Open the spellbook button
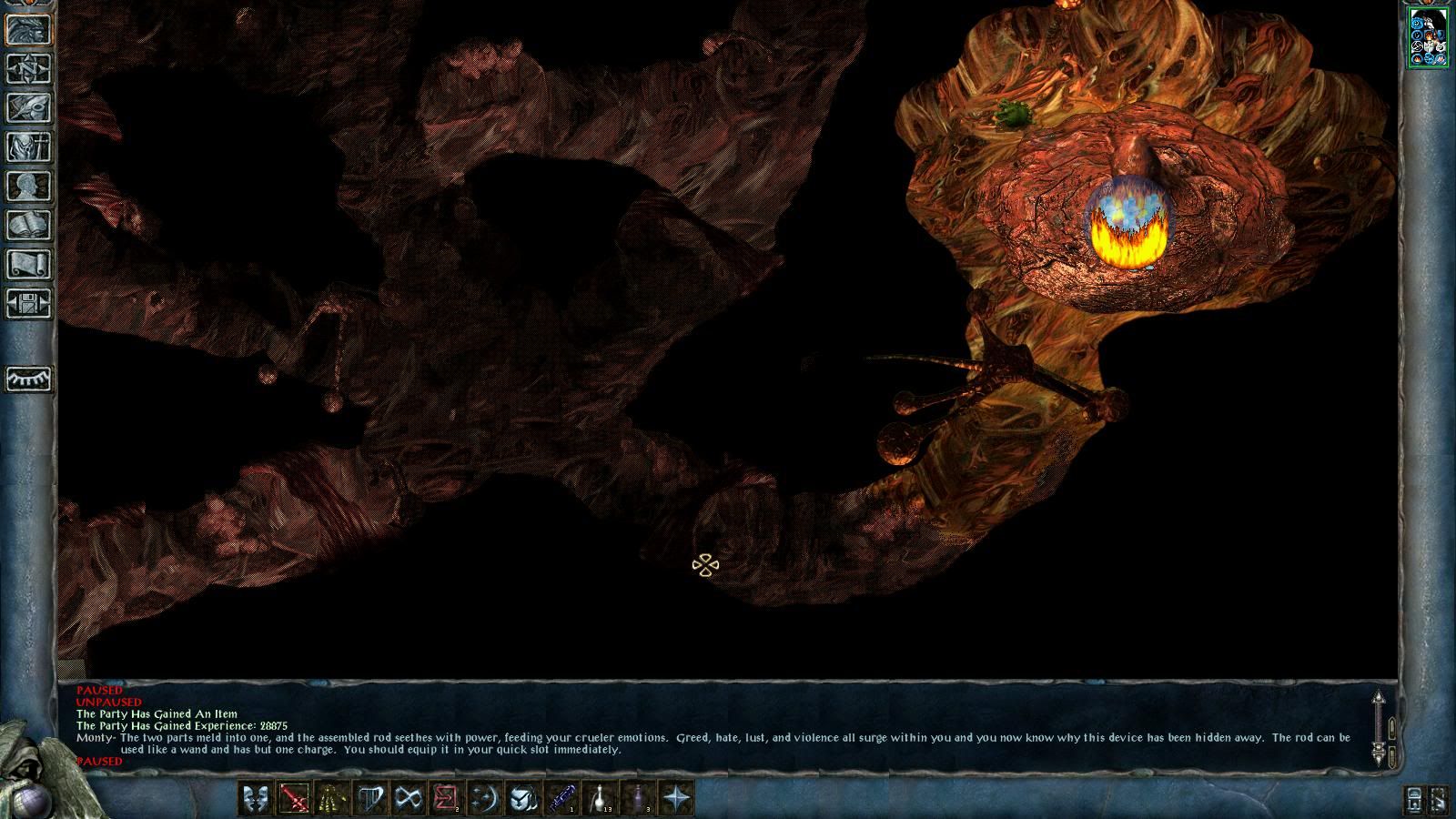Image resolution: width=1456 pixels, height=819 pixels. pos(28,226)
